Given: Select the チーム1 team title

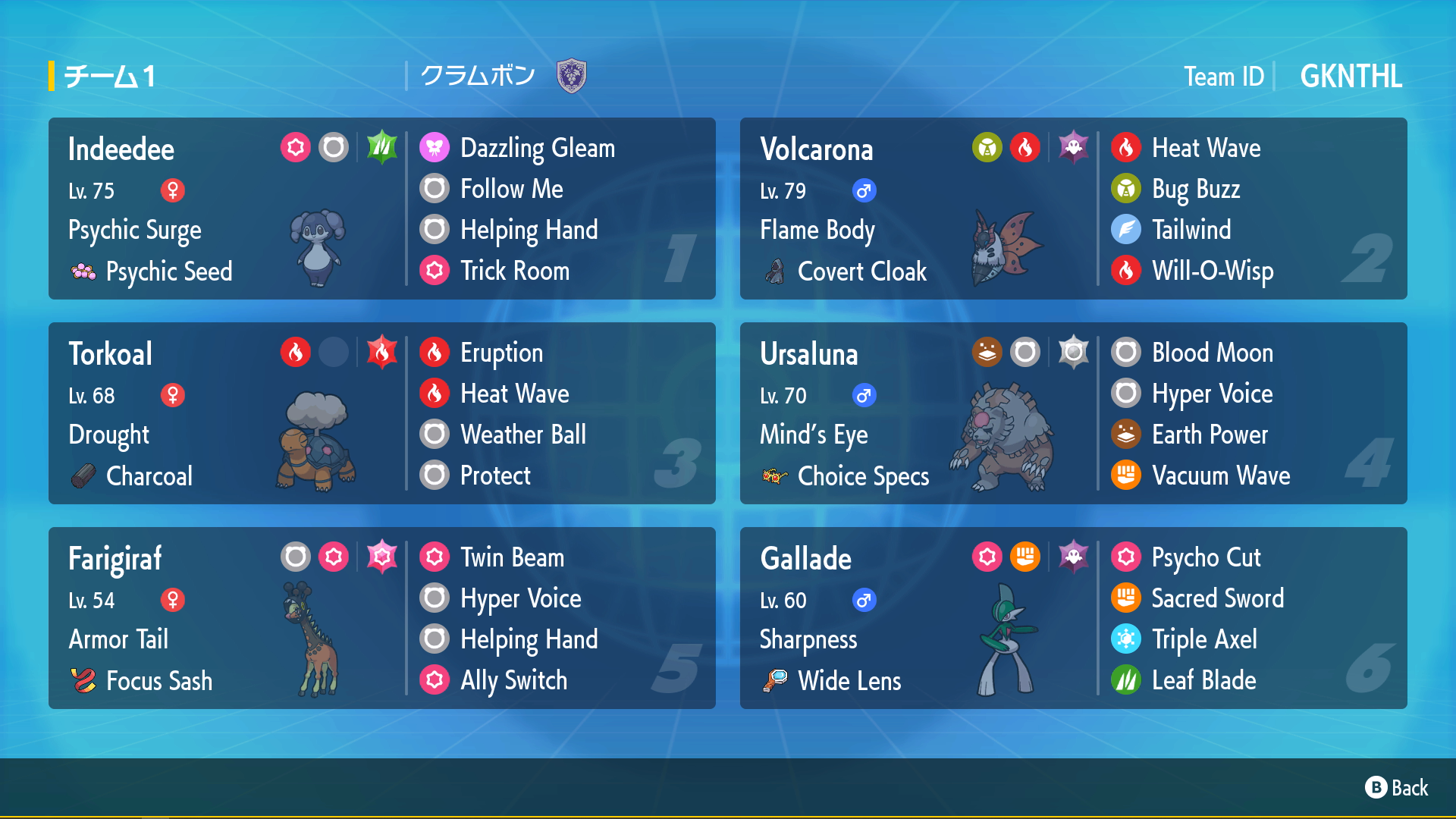Looking at the screenshot, I should pos(110,77).
